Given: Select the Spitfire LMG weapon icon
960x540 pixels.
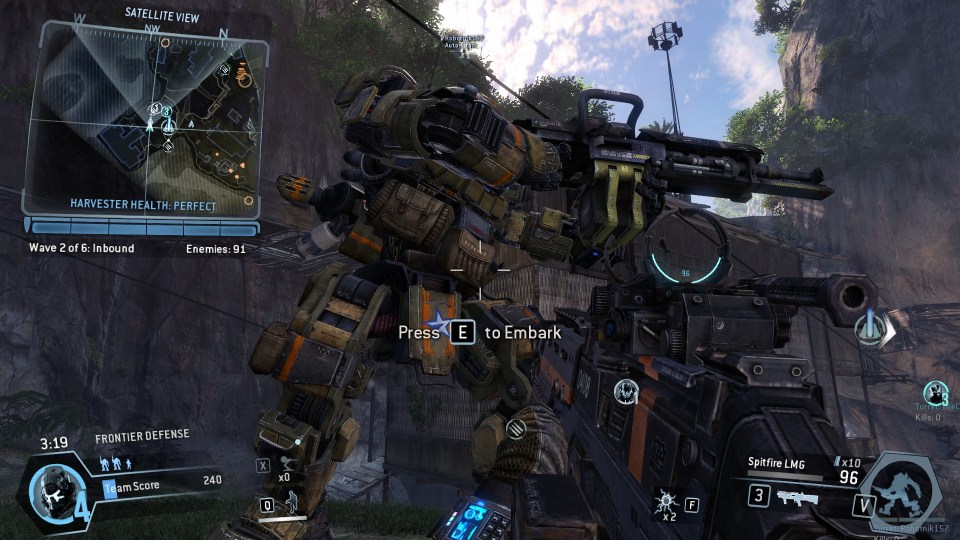Looking at the screenshot, I should (x=790, y=496).
